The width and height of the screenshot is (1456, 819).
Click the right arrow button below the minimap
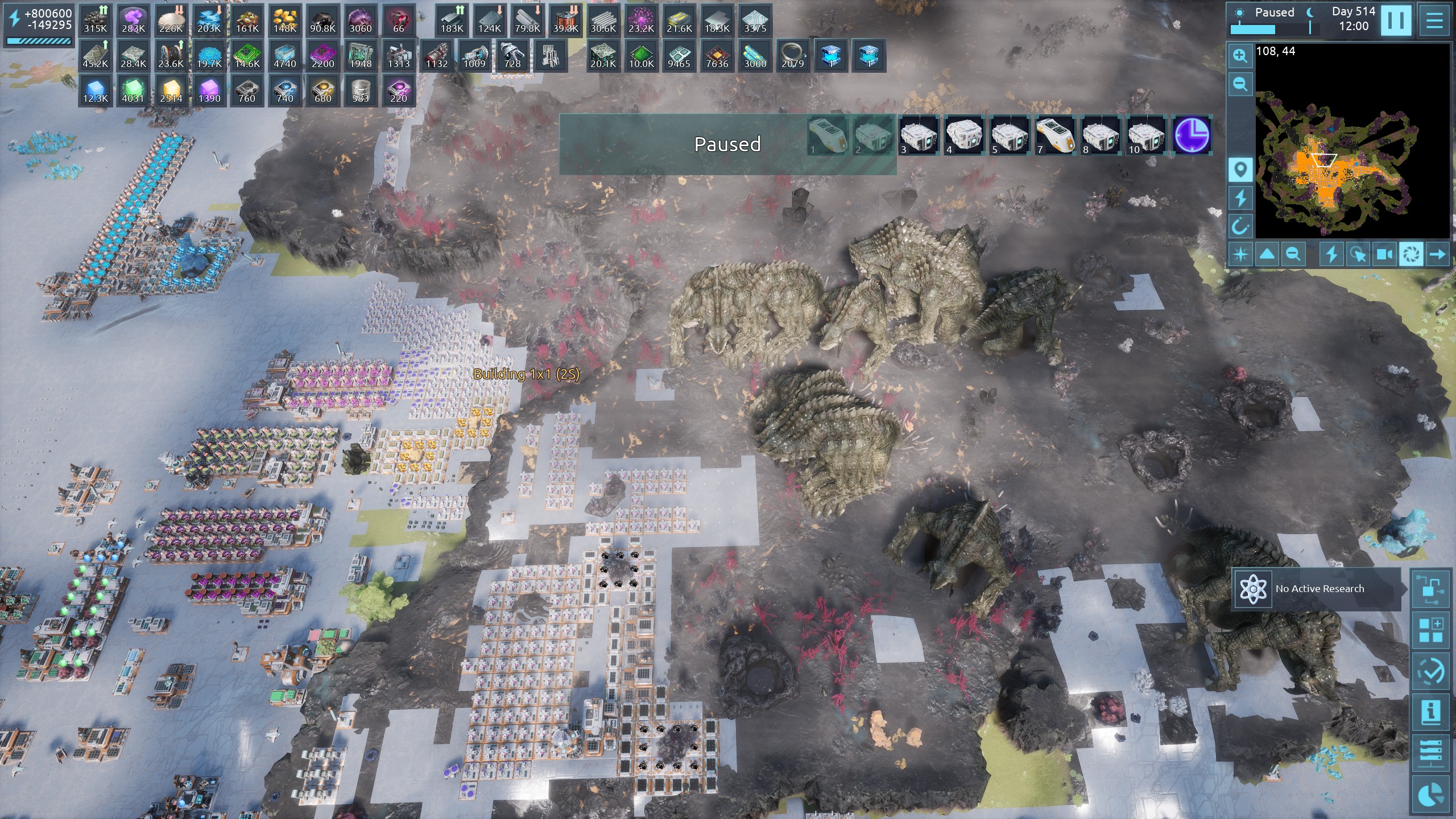tap(1437, 254)
